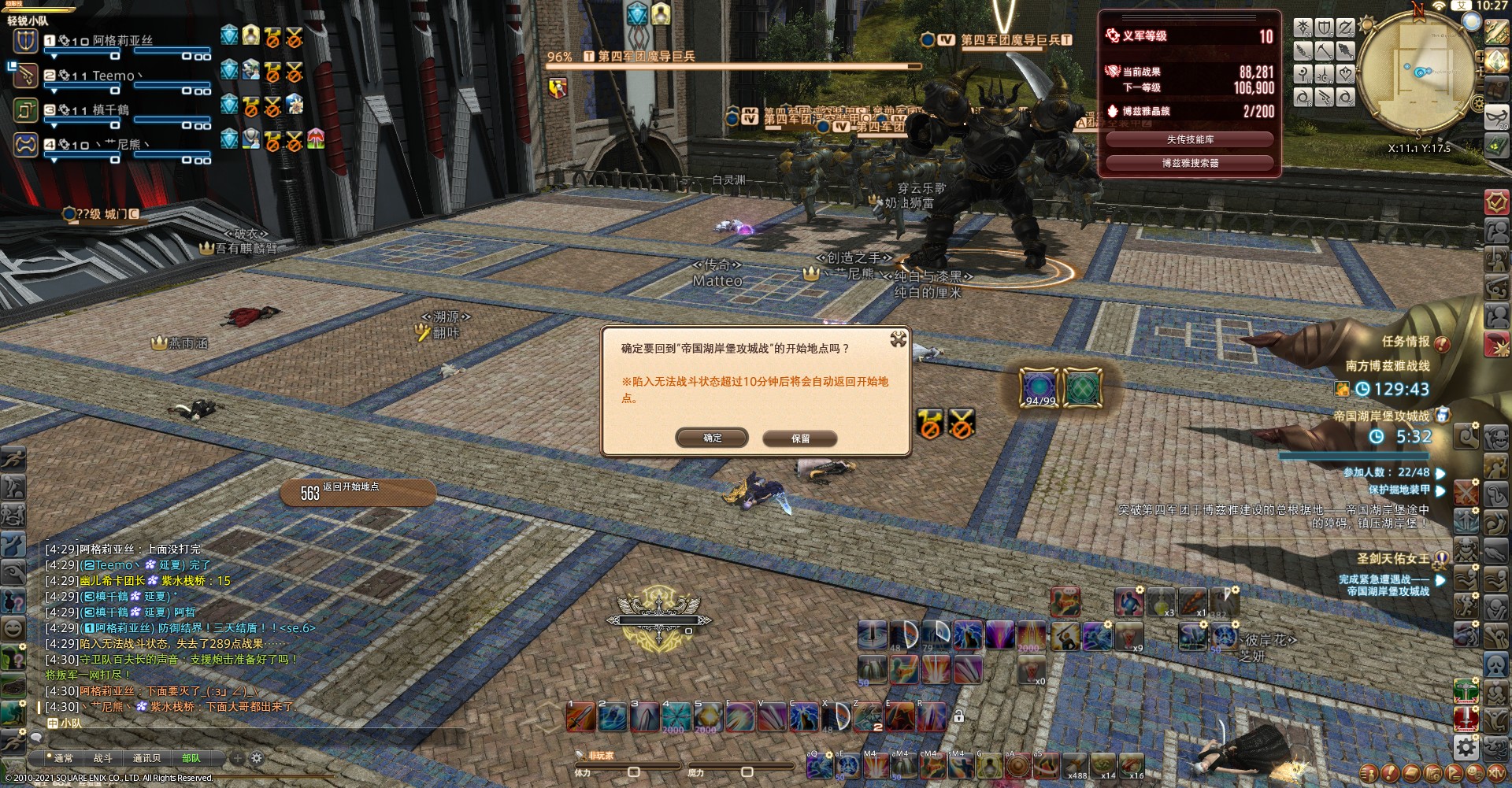Viewport: 1512px width, 788px height.
Task: Confirm return with the 确定 button
Action: tap(712, 438)
